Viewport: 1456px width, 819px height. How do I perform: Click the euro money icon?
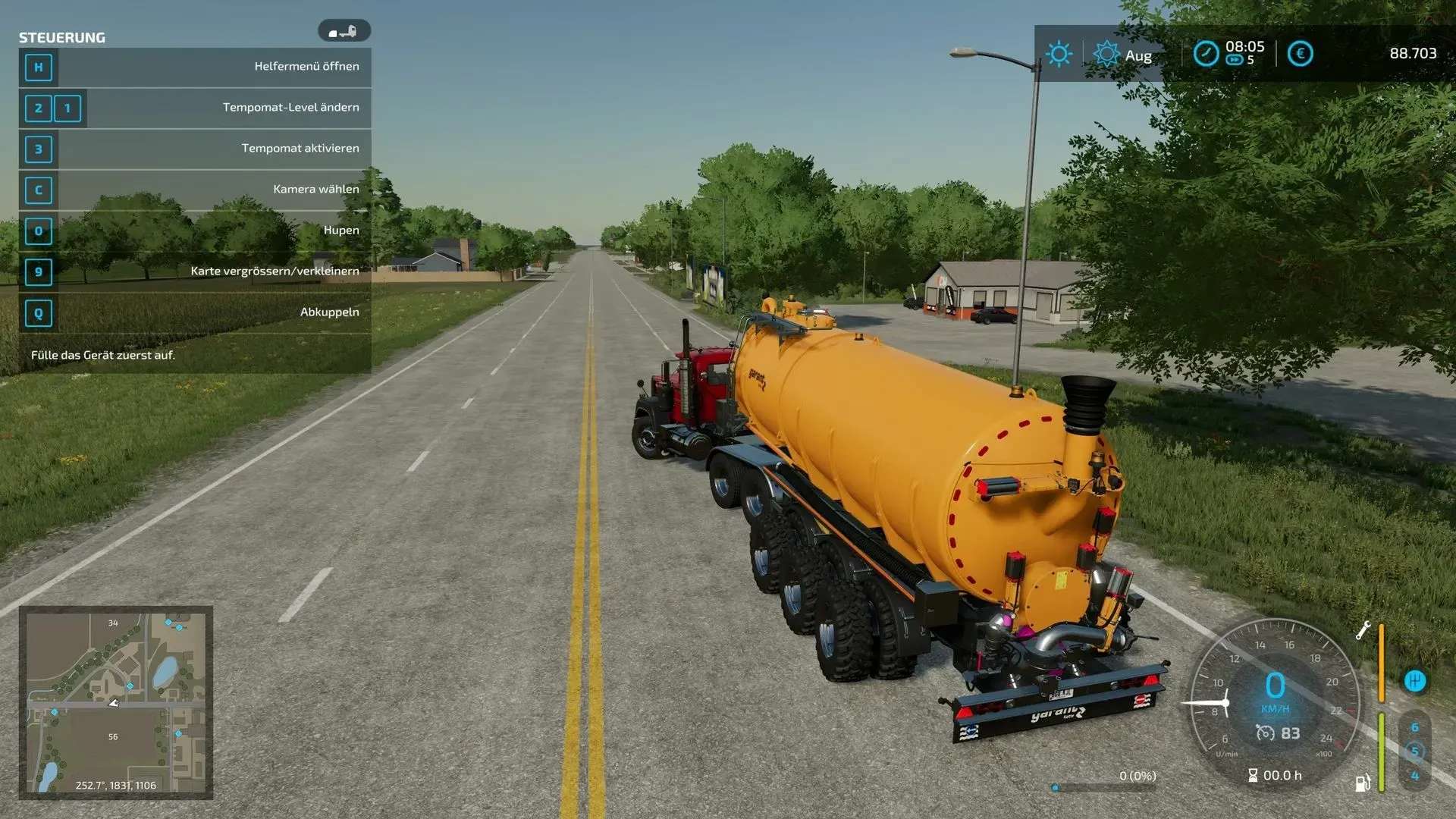tap(1300, 54)
